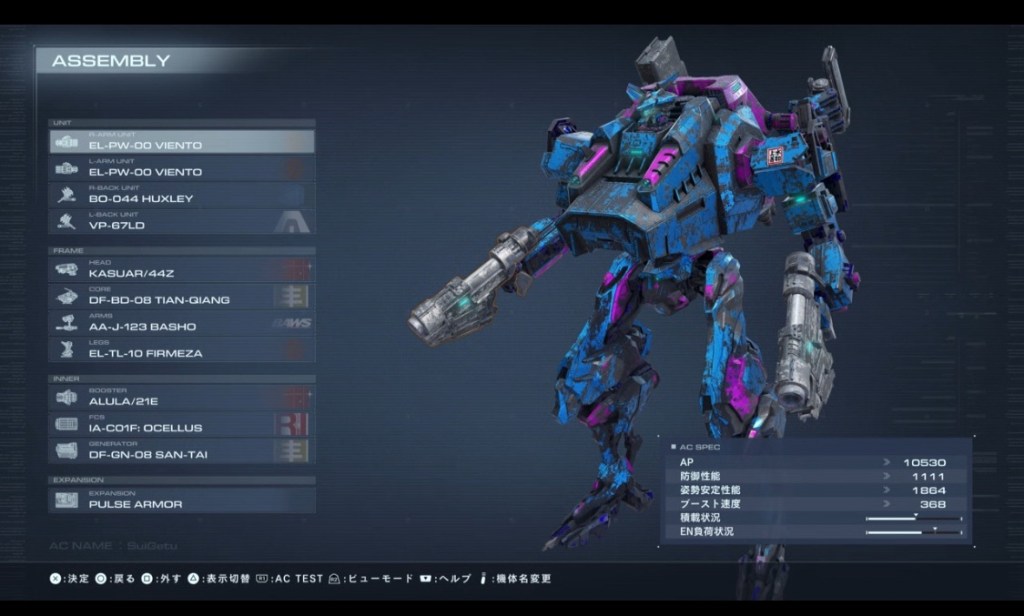Choose the BO-044 HUXLEY right back unit
The width and height of the screenshot is (1024, 616).
click(181, 196)
